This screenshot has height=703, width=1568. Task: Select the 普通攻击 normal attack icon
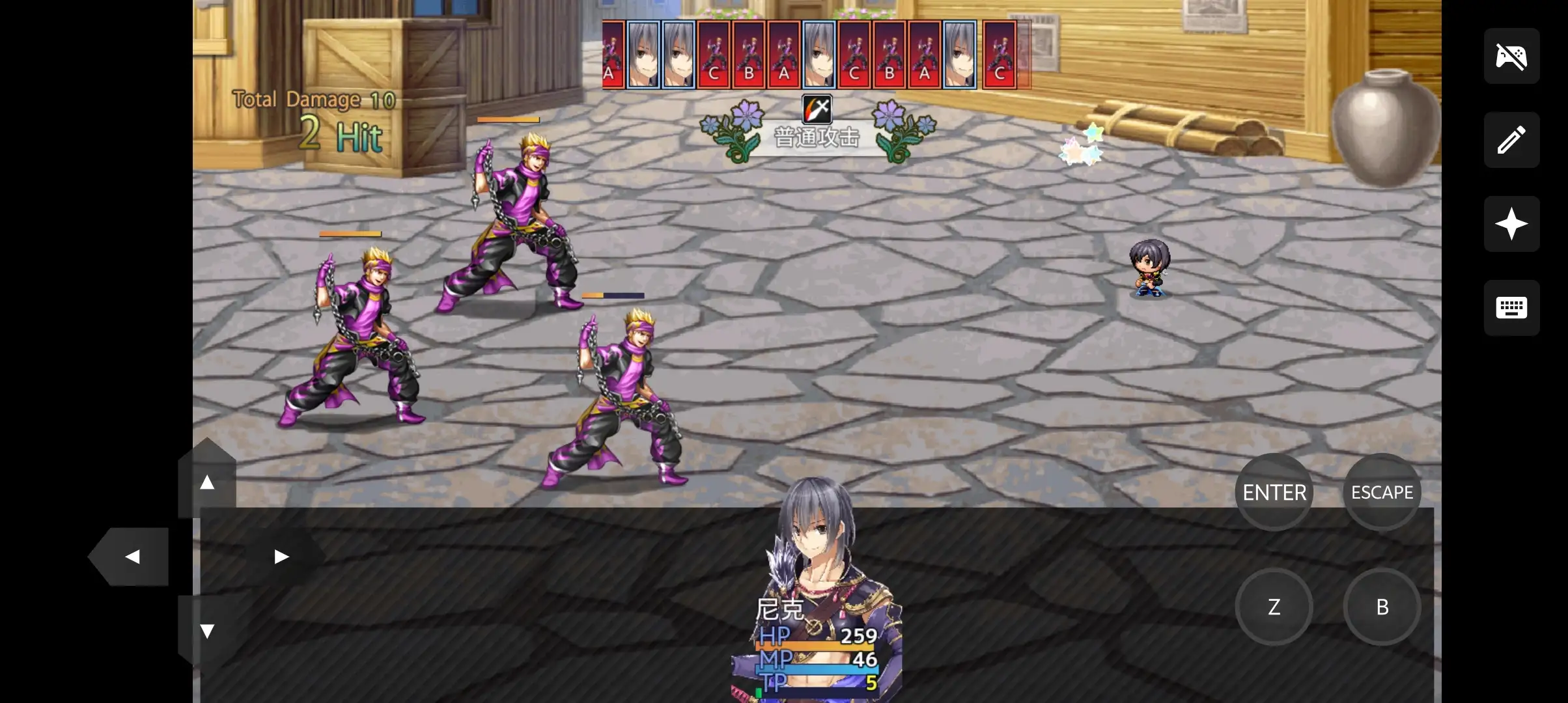pos(817,109)
